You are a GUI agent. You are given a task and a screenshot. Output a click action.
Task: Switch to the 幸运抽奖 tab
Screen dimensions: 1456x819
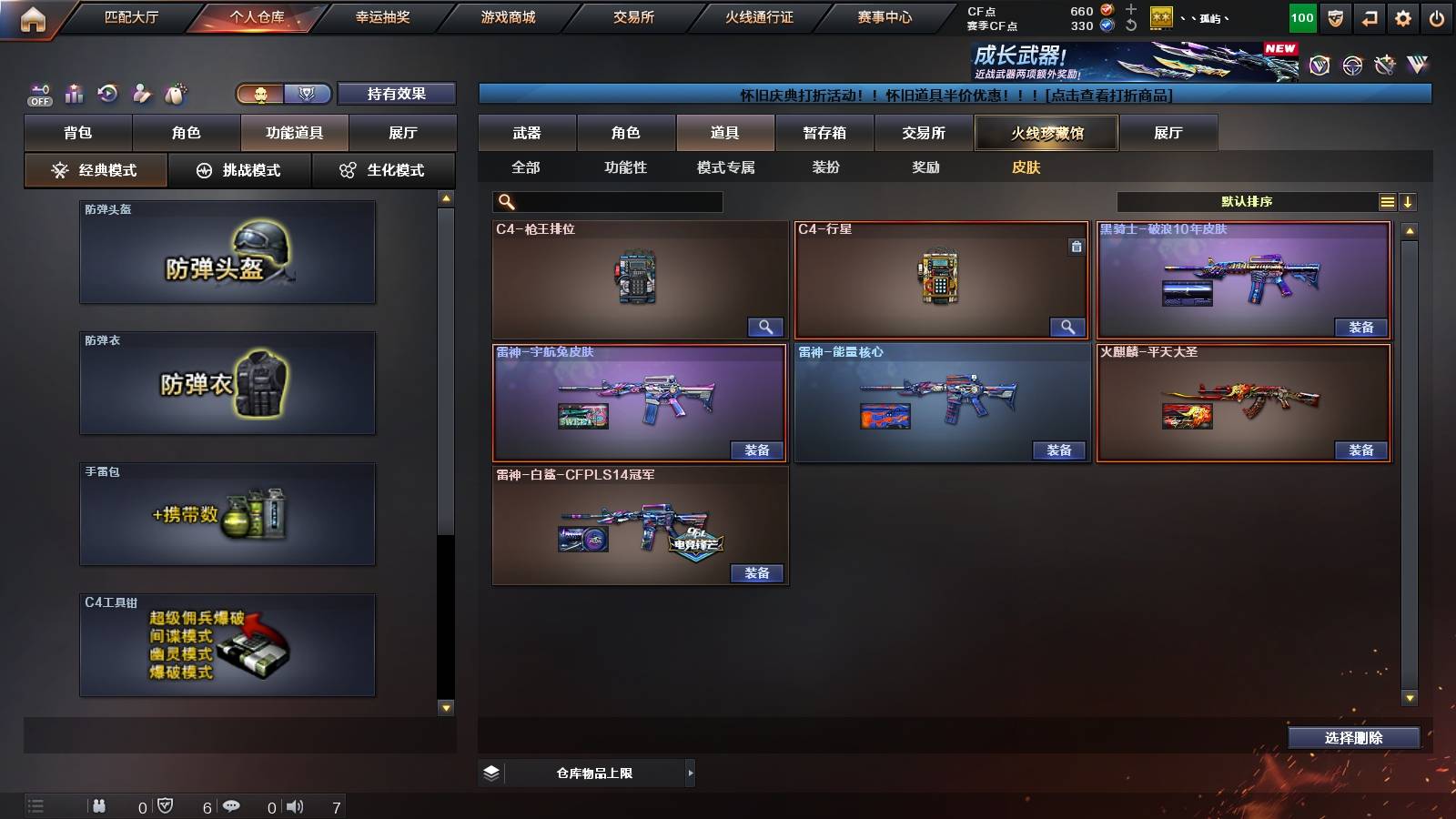(x=384, y=16)
